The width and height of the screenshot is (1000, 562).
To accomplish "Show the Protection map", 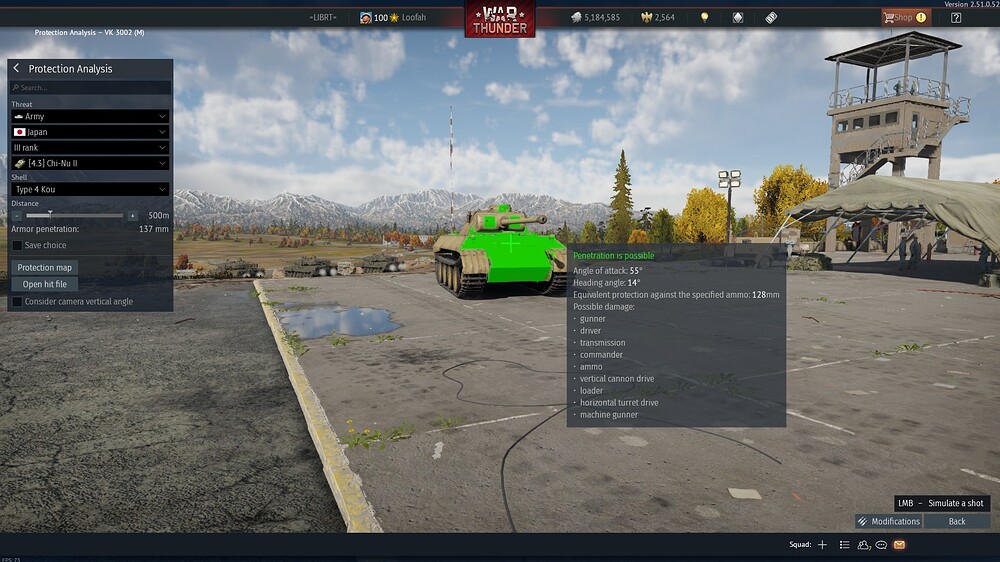I will click(x=45, y=268).
